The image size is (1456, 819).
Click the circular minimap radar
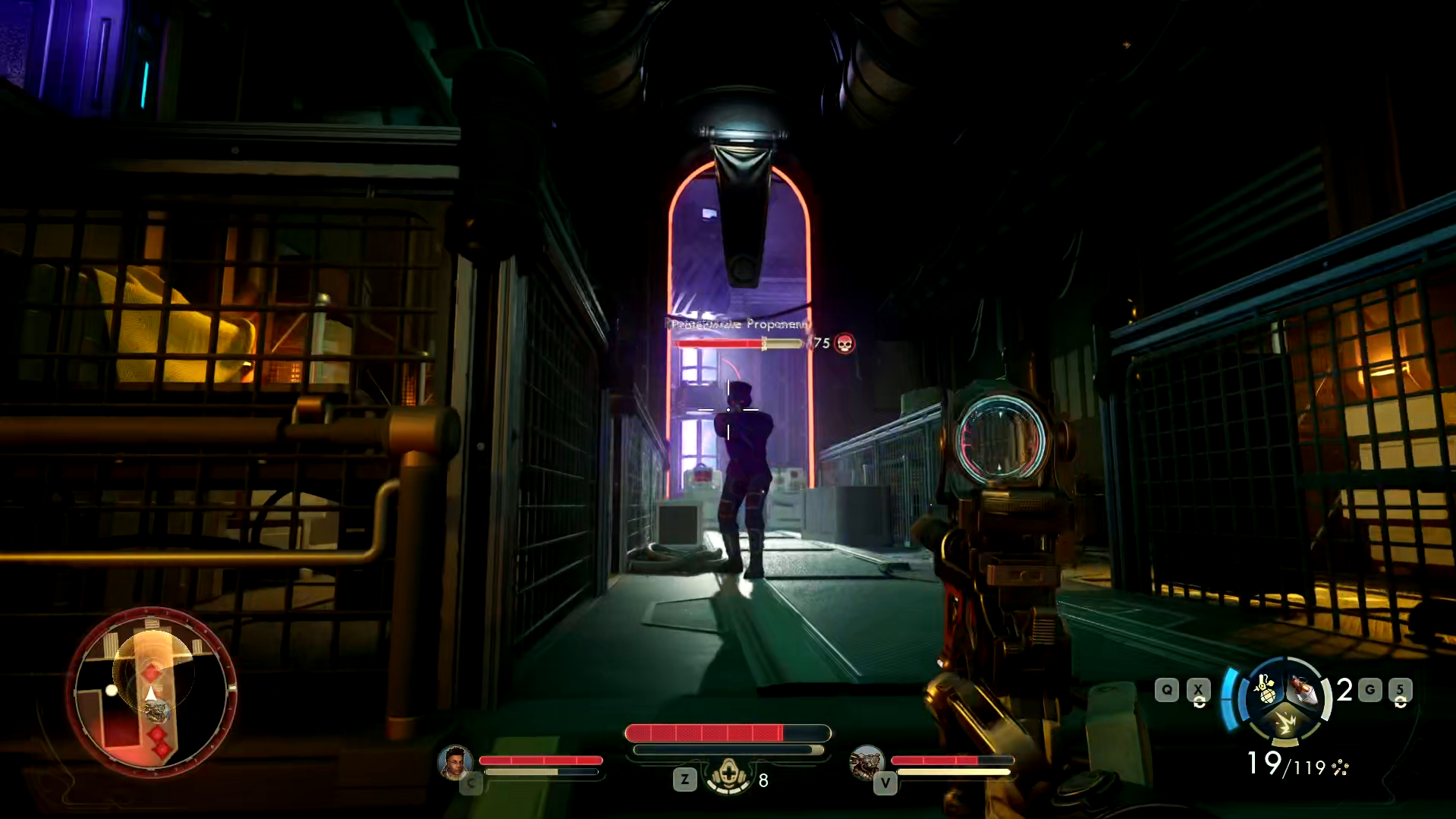click(152, 692)
